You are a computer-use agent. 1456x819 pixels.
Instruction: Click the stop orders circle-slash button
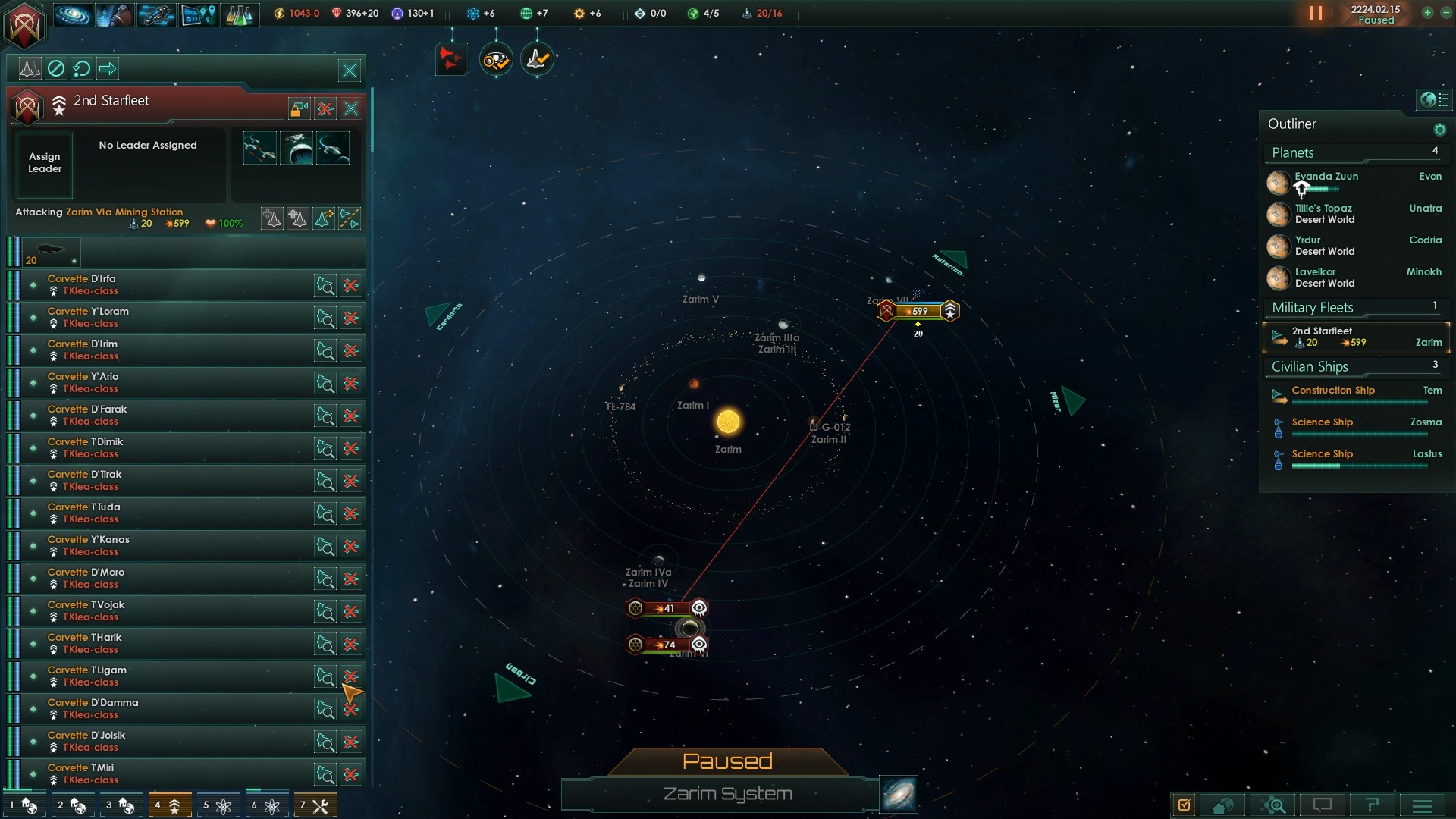point(56,69)
